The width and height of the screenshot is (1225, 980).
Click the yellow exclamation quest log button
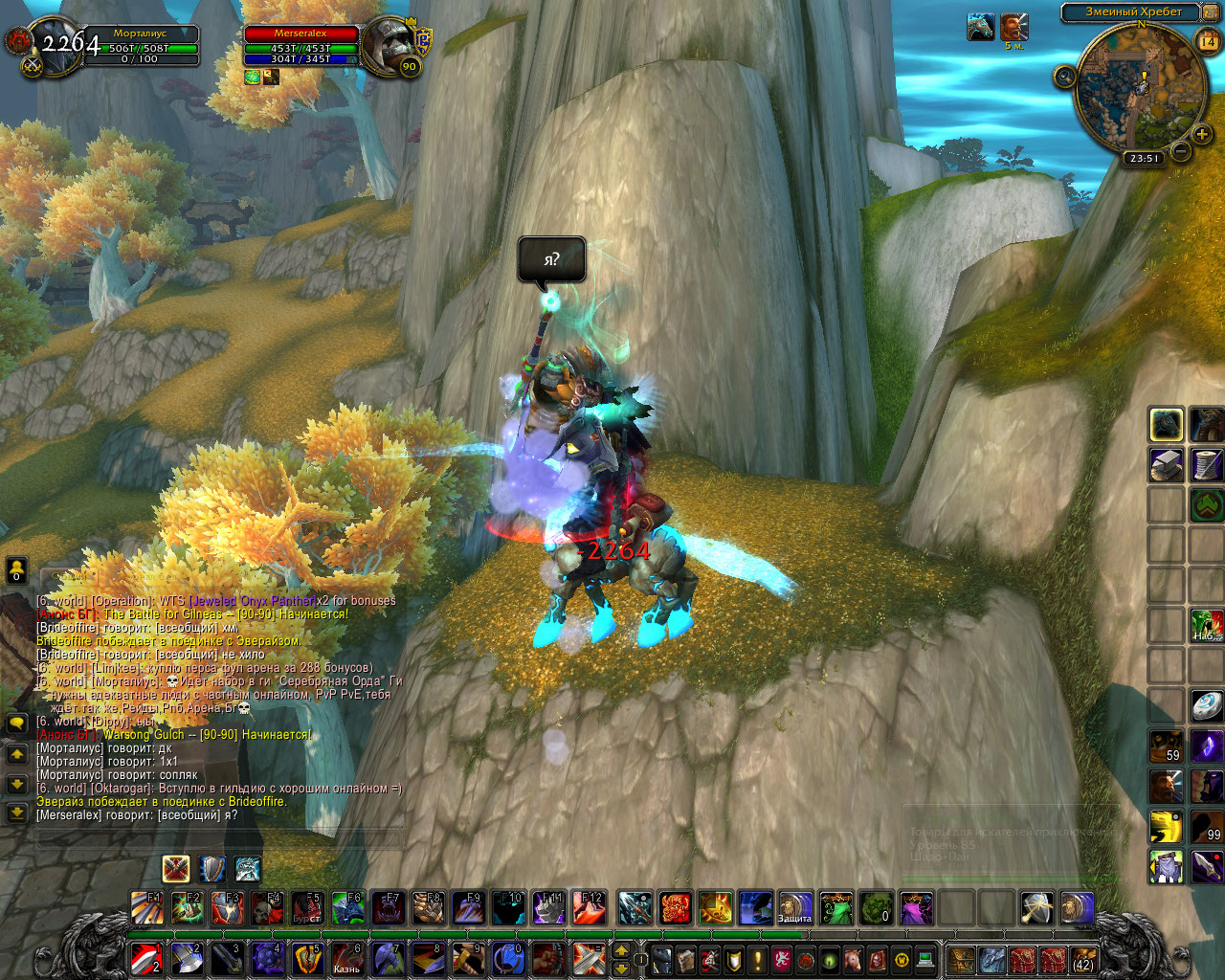758,959
